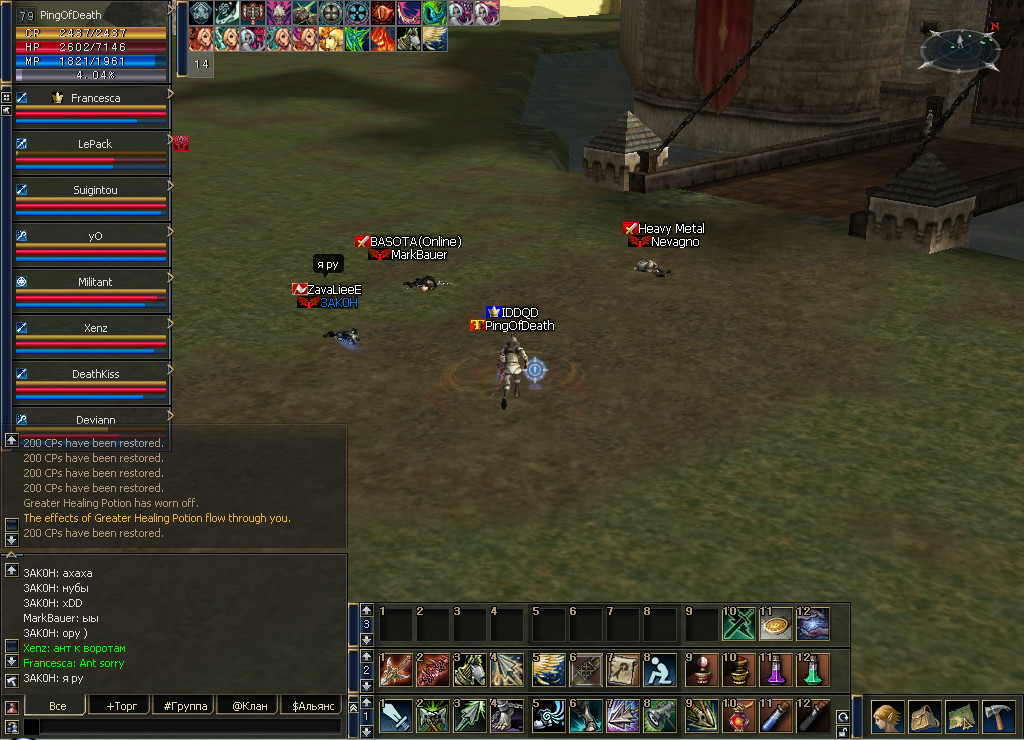Switch to the @Клан chat tab

(248, 705)
